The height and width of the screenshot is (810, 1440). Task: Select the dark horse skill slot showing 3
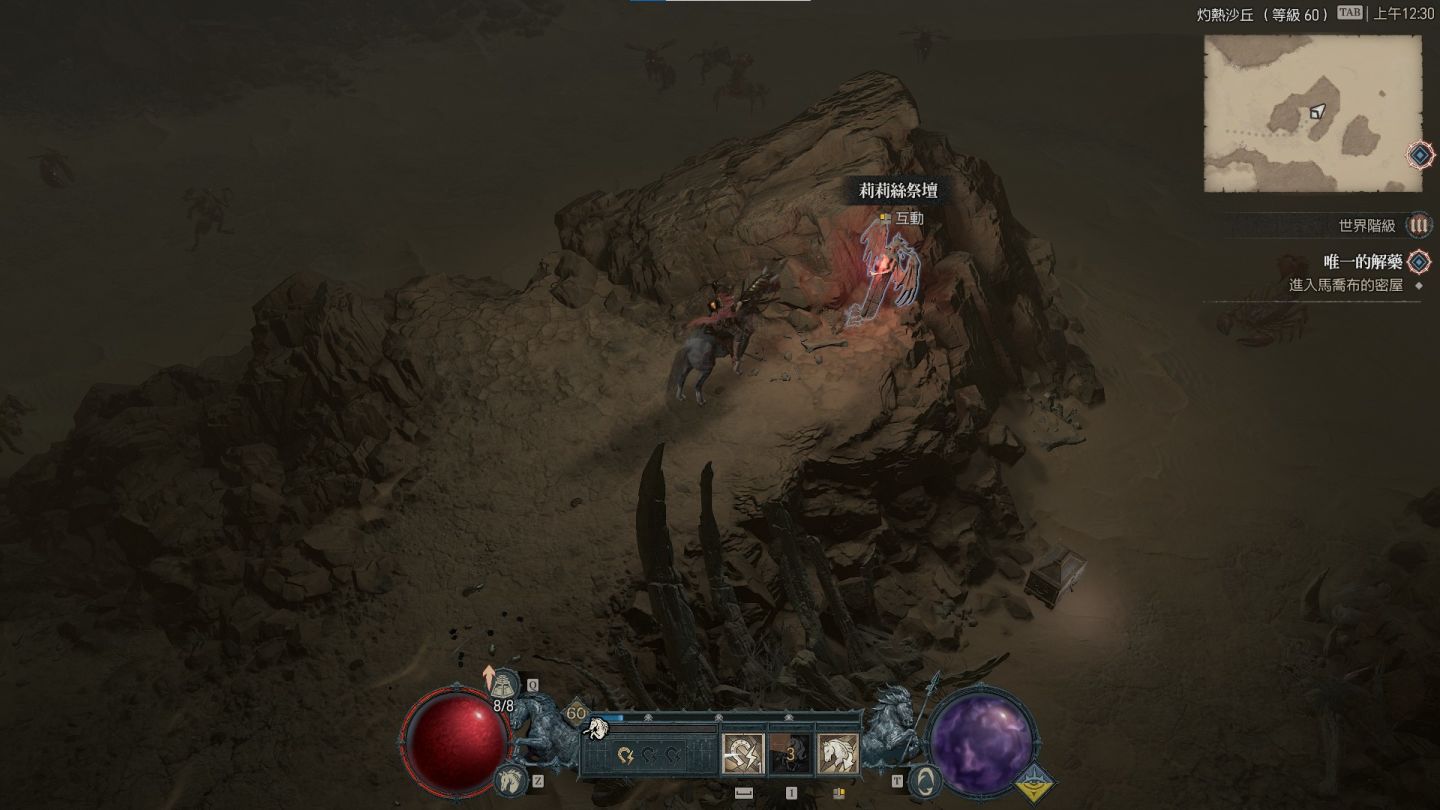tap(790, 754)
